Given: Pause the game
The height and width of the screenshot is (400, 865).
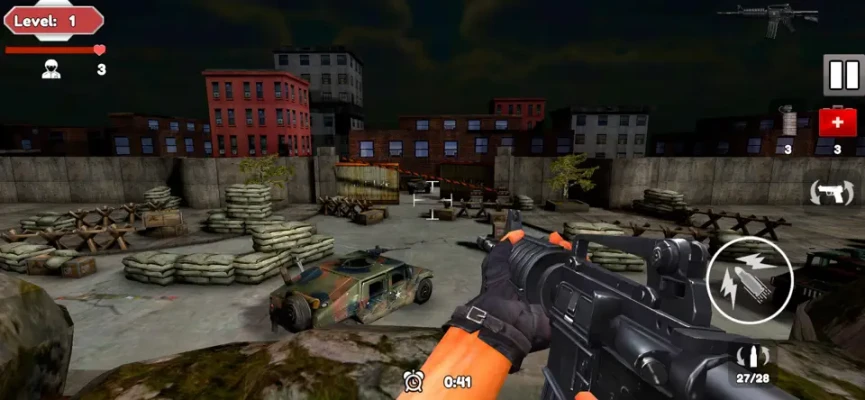Looking at the screenshot, I should tap(843, 75).
